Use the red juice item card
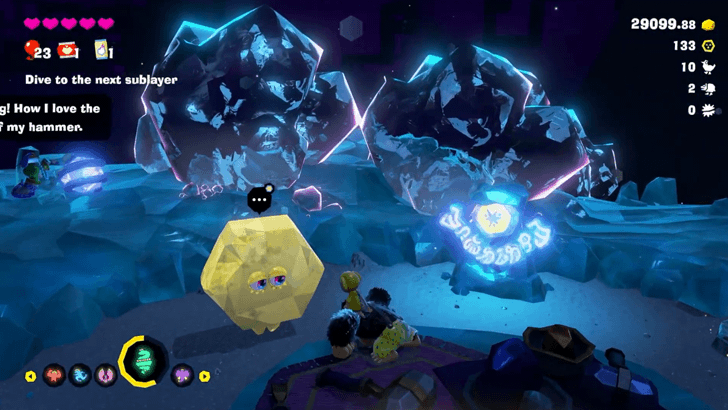This screenshot has height=410, width=728. pyautogui.click(x=68, y=50)
